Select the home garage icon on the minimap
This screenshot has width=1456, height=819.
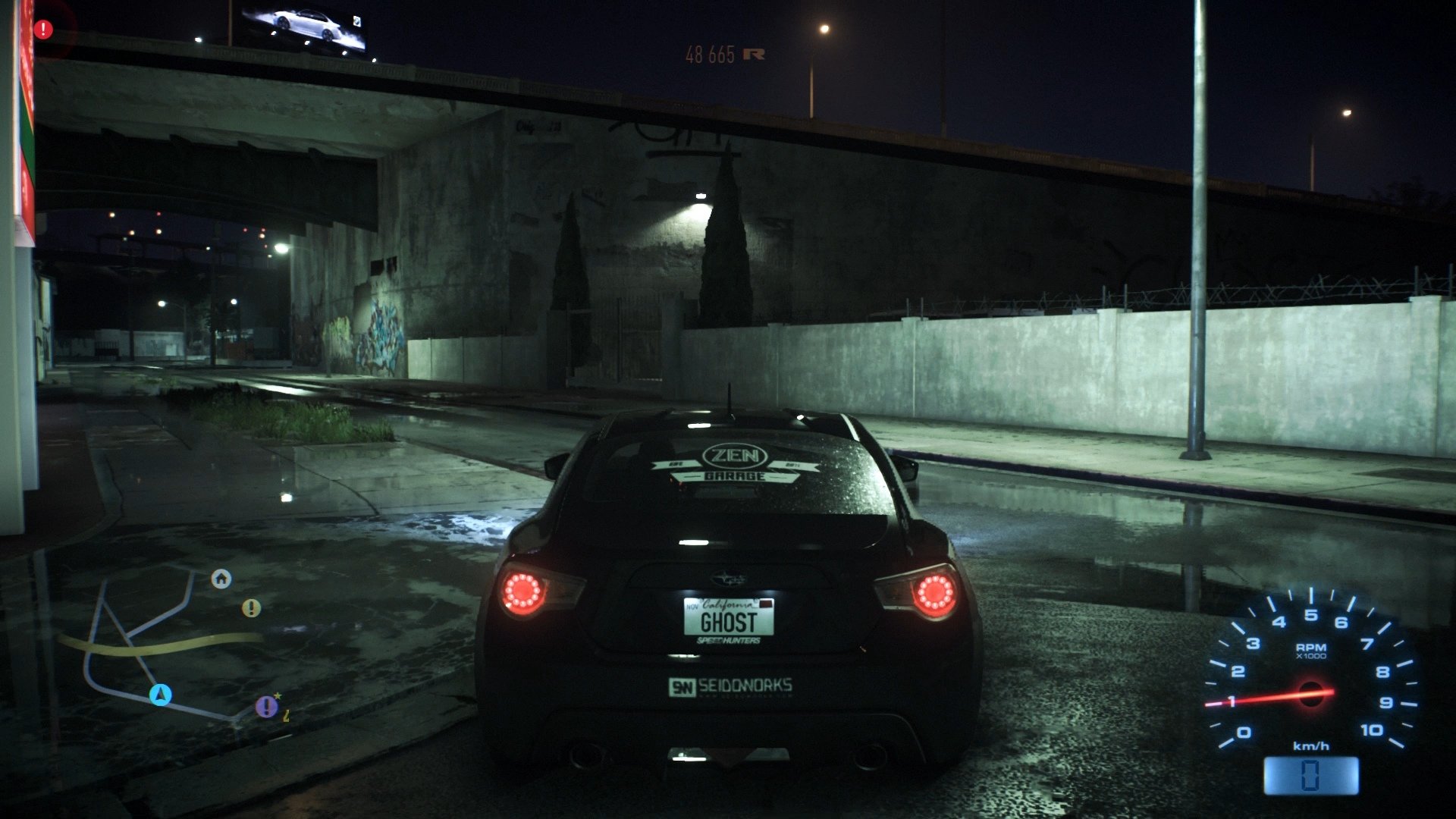point(221,579)
